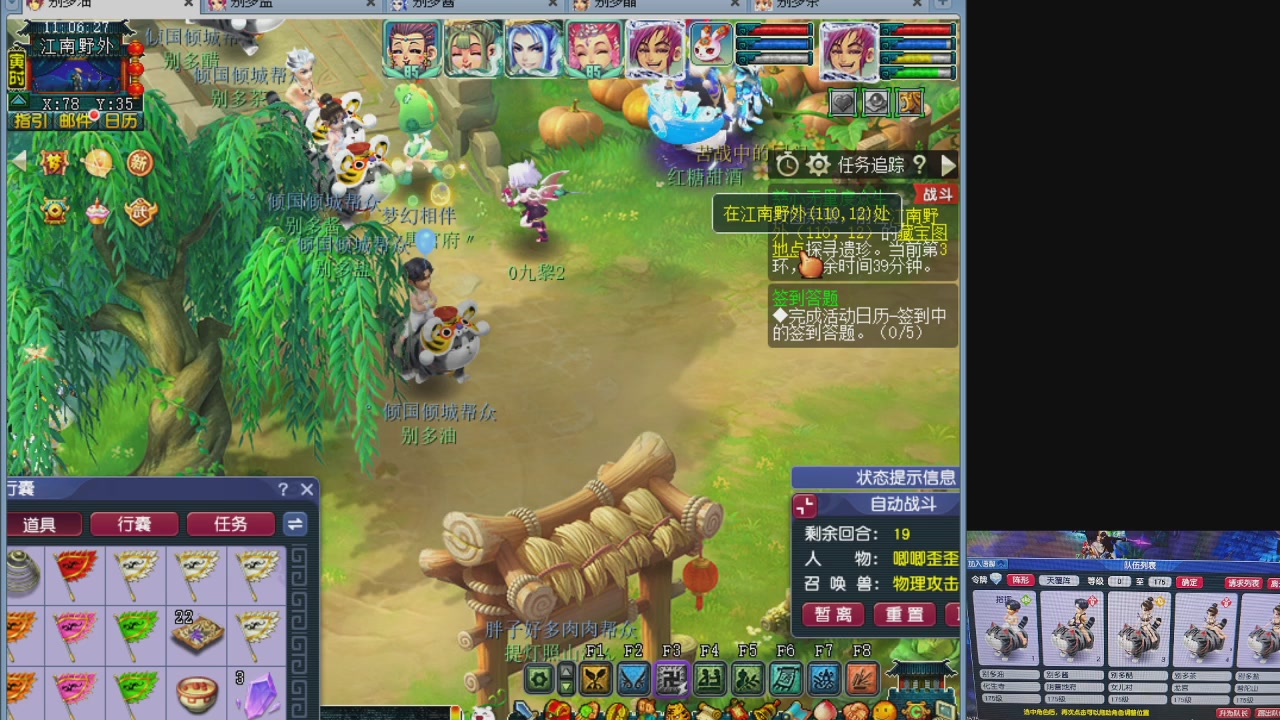
Task: Expand task tracker with the right arrow
Action: pyautogui.click(x=947, y=165)
